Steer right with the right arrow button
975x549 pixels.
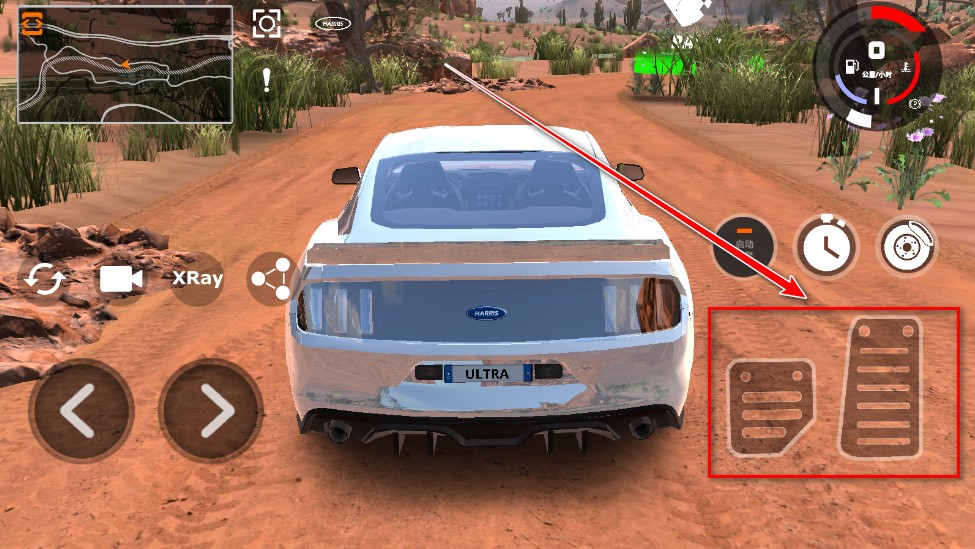[x=211, y=411]
